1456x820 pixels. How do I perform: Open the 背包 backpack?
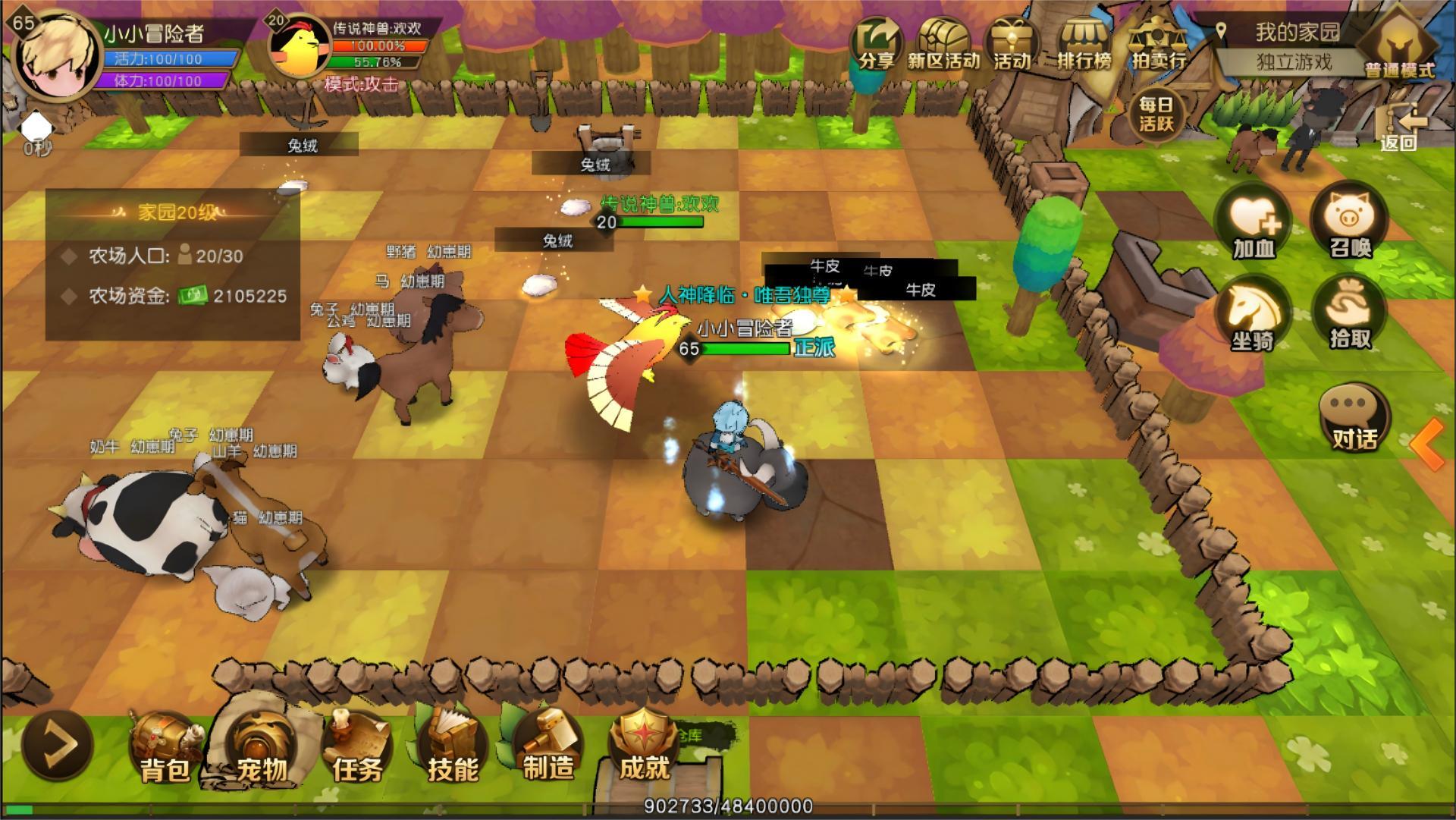click(x=164, y=747)
